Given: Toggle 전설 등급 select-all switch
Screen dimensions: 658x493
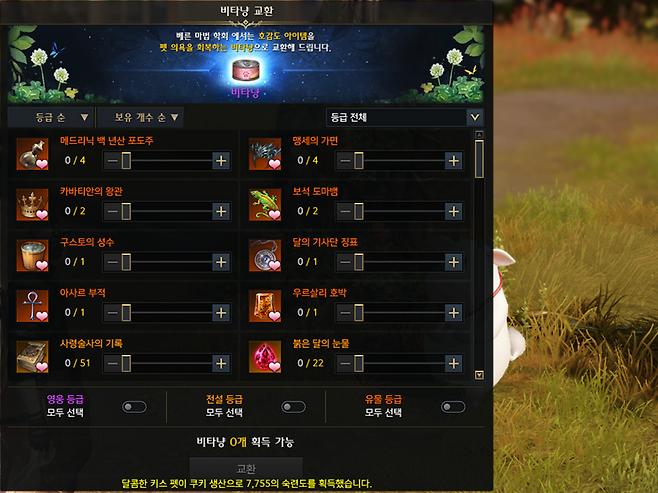Looking at the screenshot, I should coord(293,407).
